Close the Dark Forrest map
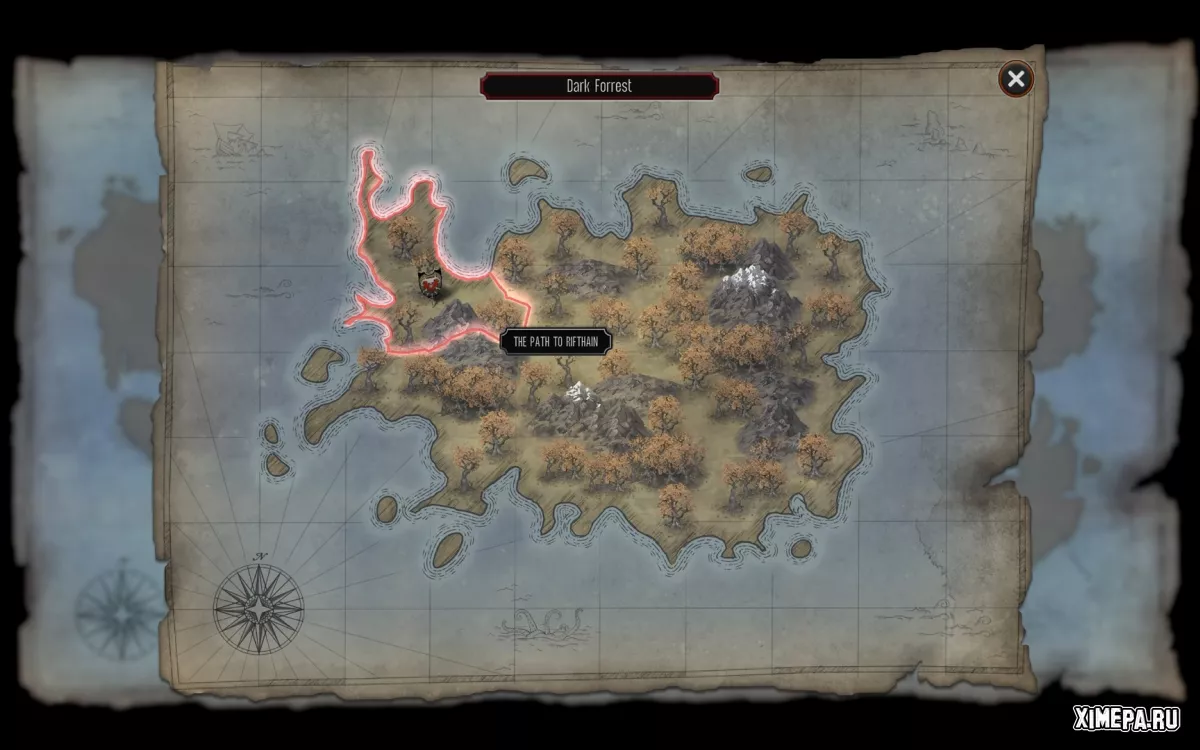Viewport: 1200px width, 750px height. click(x=1016, y=79)
